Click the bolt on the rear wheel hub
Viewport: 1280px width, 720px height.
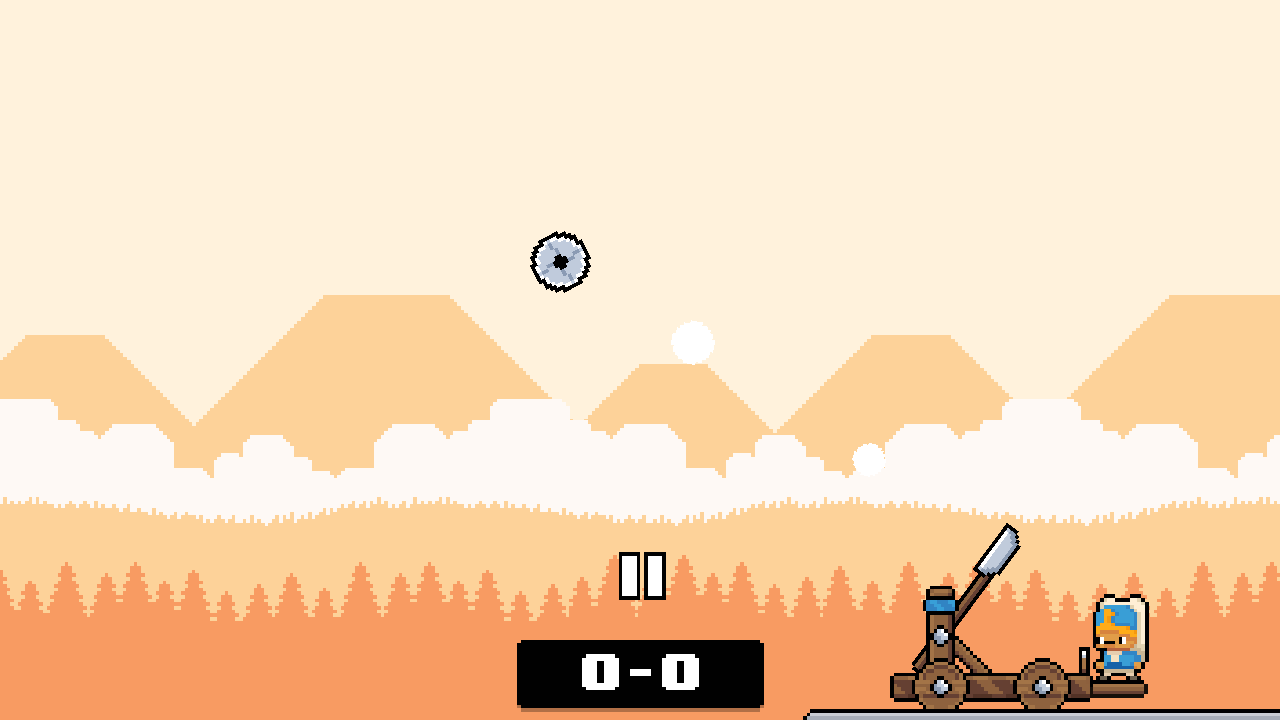pos(939,685)
